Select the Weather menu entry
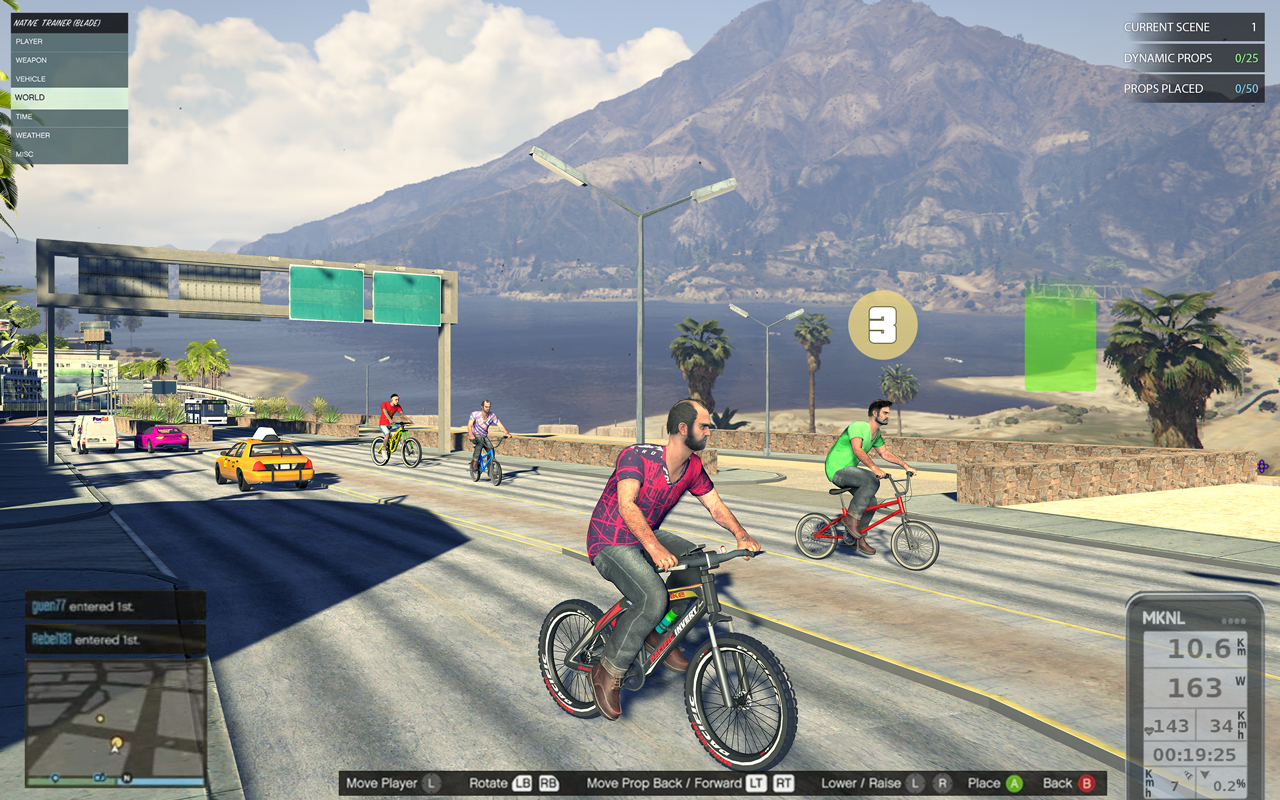Screen dimensions: 1280x800 (x=69, y=135)
